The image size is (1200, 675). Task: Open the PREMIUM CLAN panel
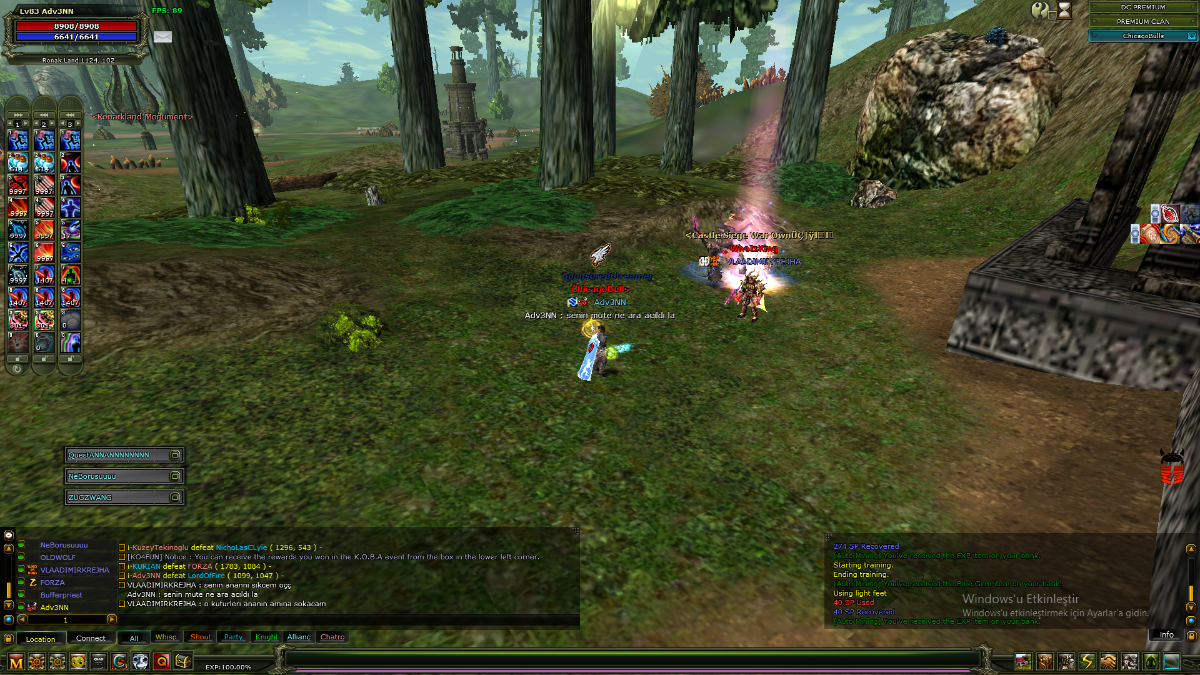1142,21
